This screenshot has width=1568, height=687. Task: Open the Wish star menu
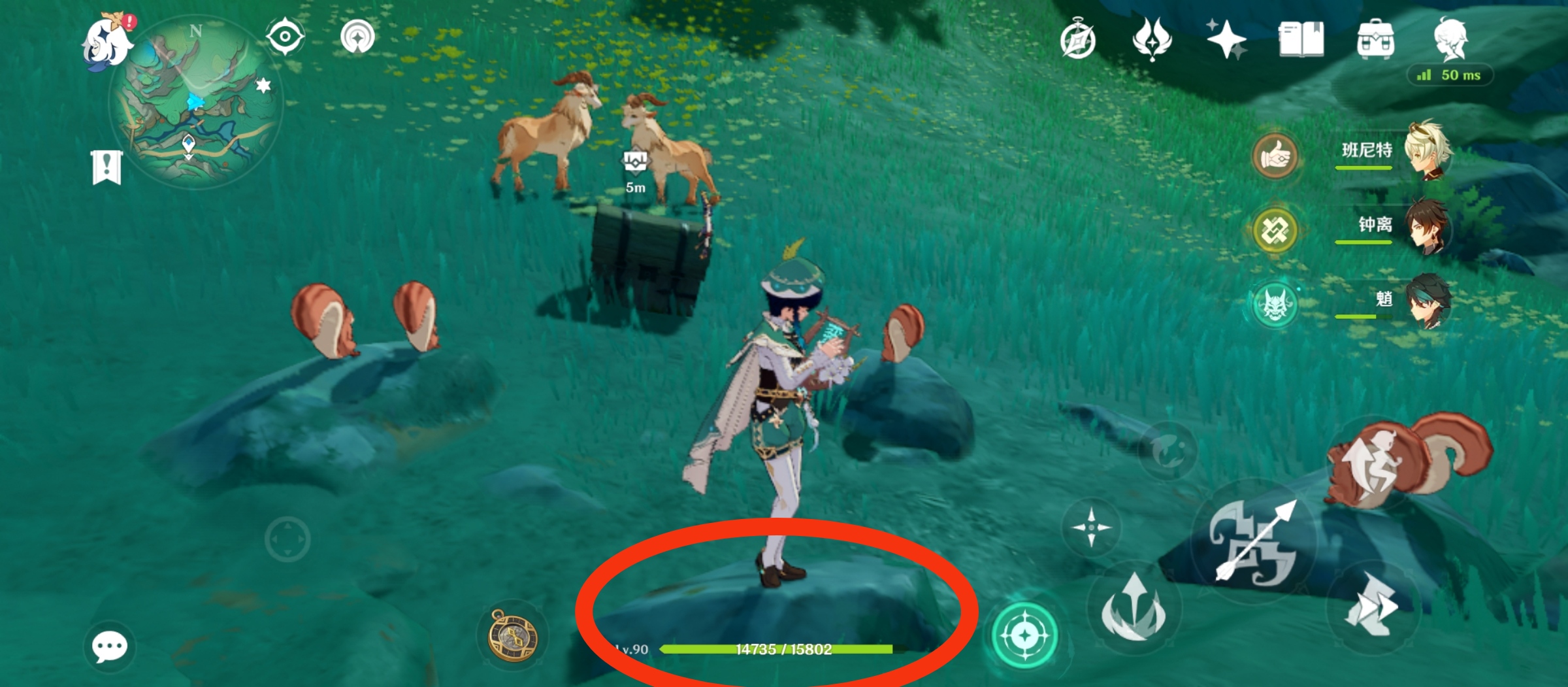click(x=1226, y=39)
